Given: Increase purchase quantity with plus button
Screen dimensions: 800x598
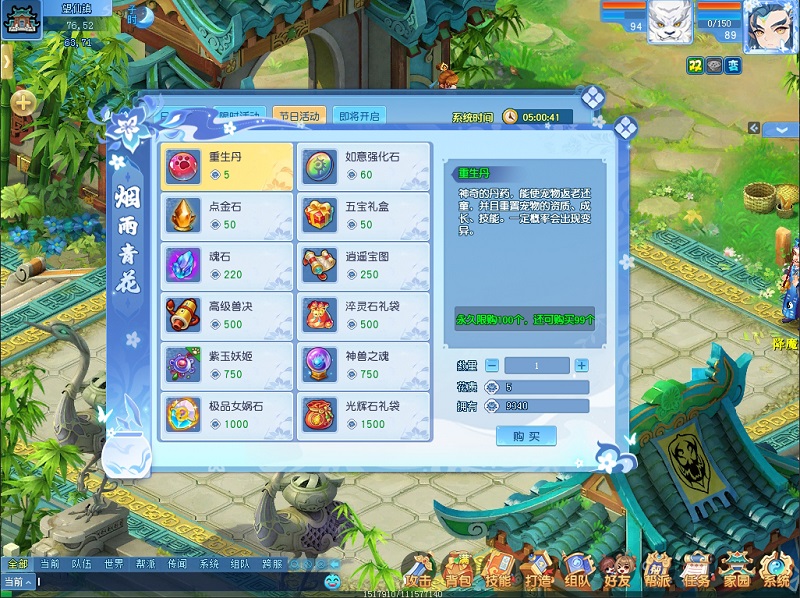Looking at the screenshot, I should point(582,365).
